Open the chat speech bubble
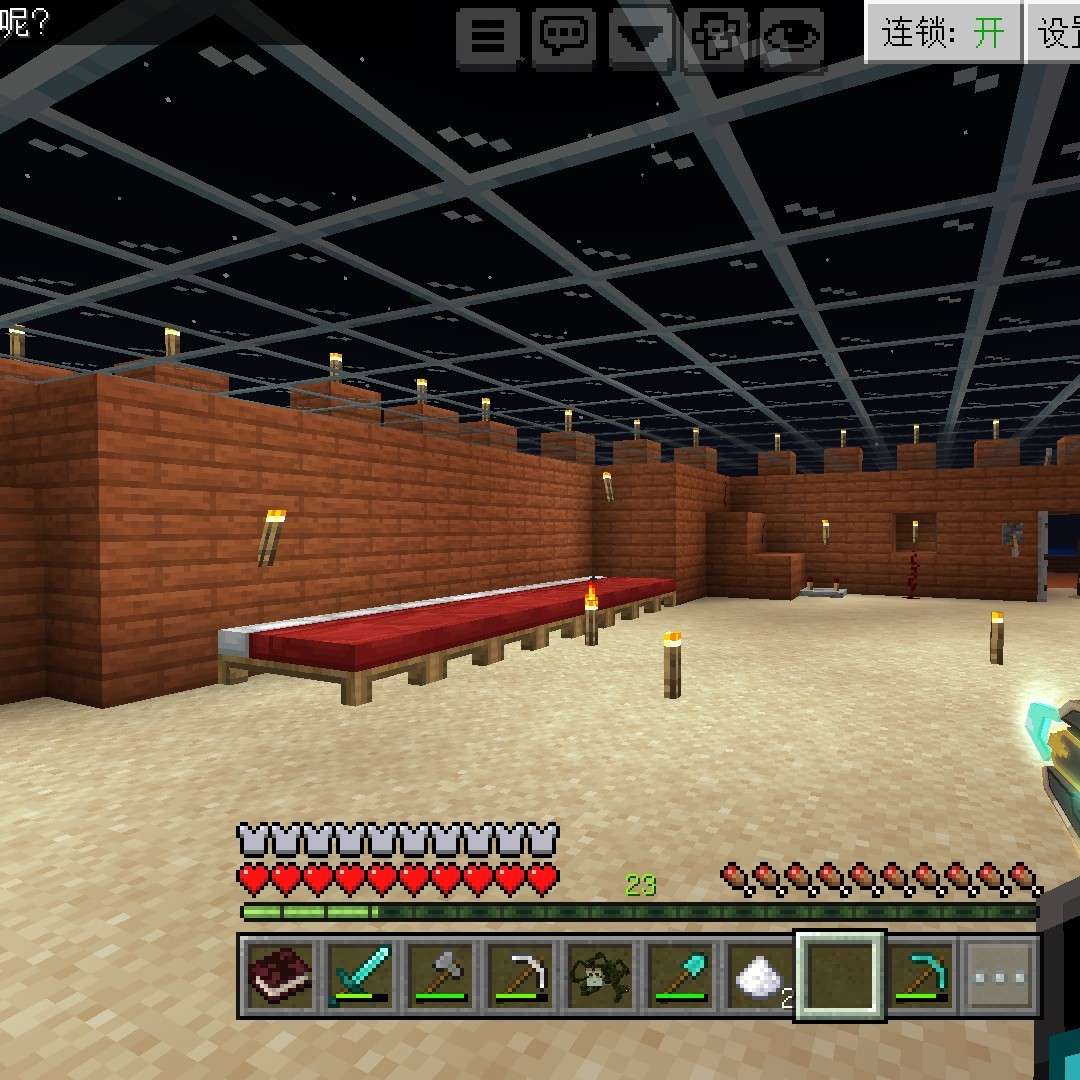This screenshot has height=1080, width=1080. tap(564, 38)
